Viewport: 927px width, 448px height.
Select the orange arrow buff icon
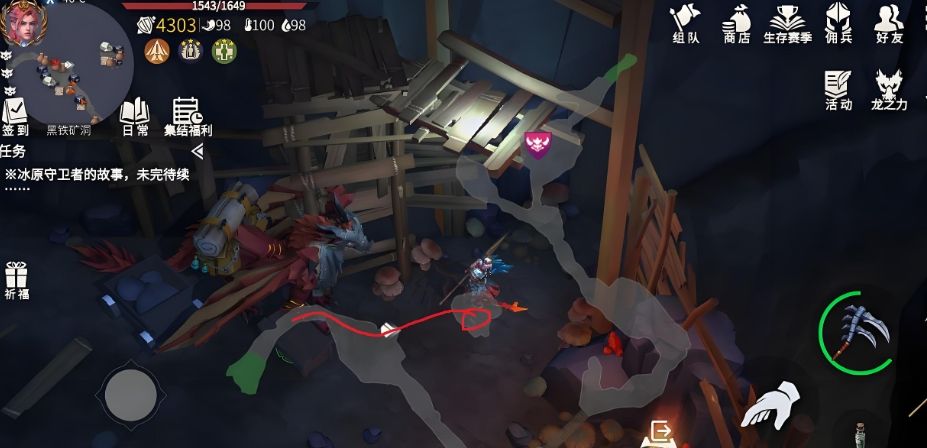tap(156, 50)
